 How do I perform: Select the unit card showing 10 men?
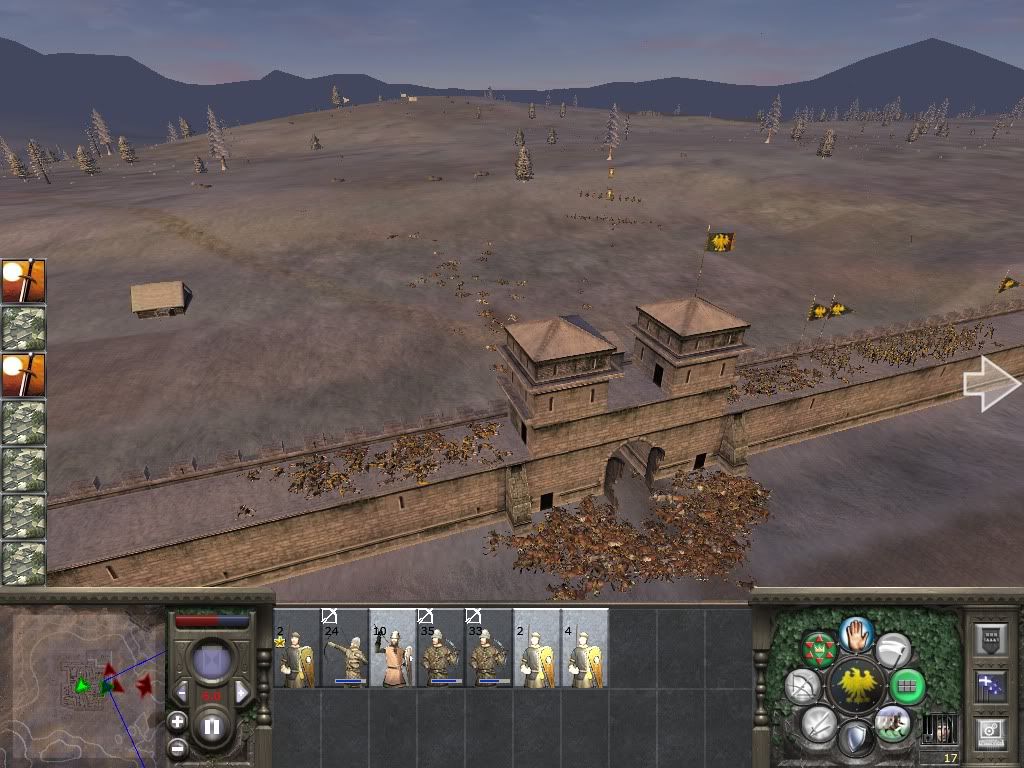point(392,649)
